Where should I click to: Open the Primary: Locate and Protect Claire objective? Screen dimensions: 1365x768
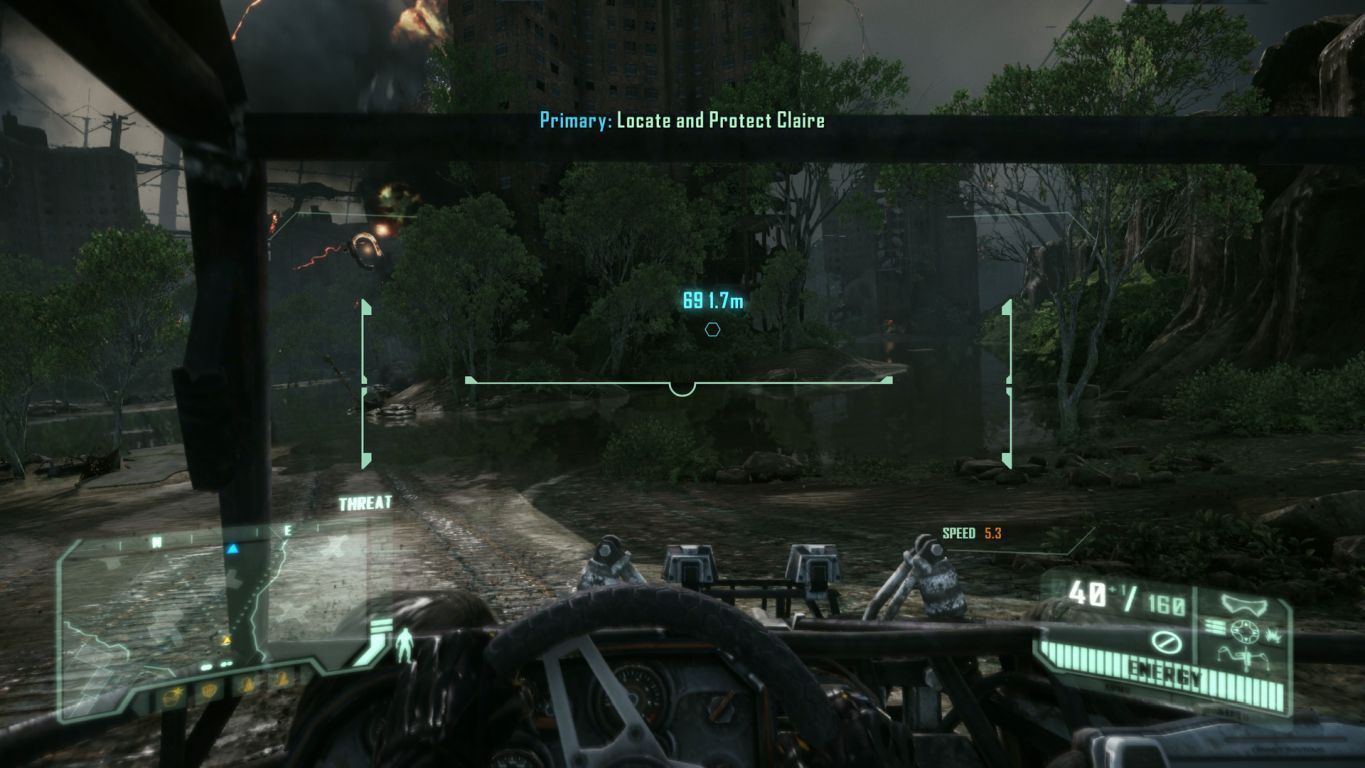682,120
